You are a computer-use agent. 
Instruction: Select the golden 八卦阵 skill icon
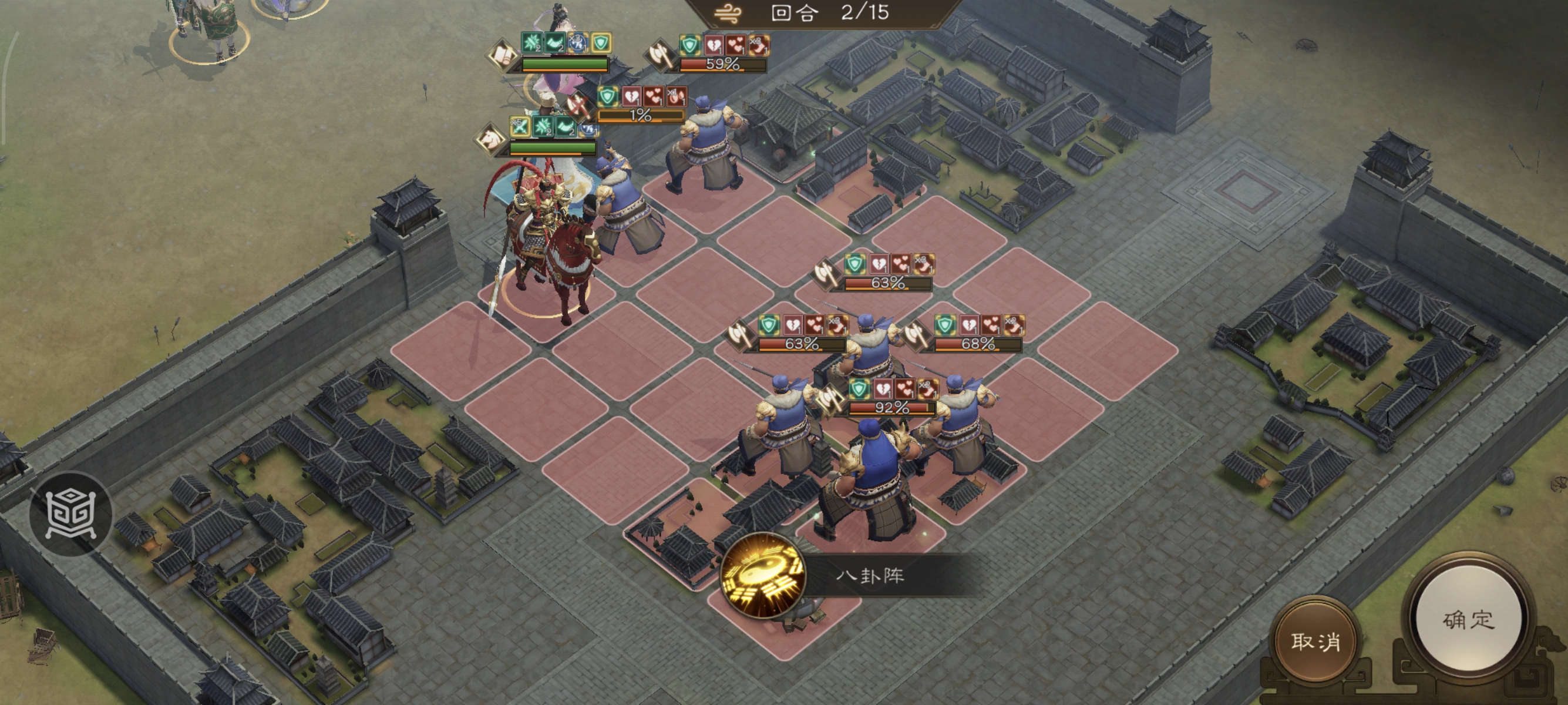click(x=763, y=575)
